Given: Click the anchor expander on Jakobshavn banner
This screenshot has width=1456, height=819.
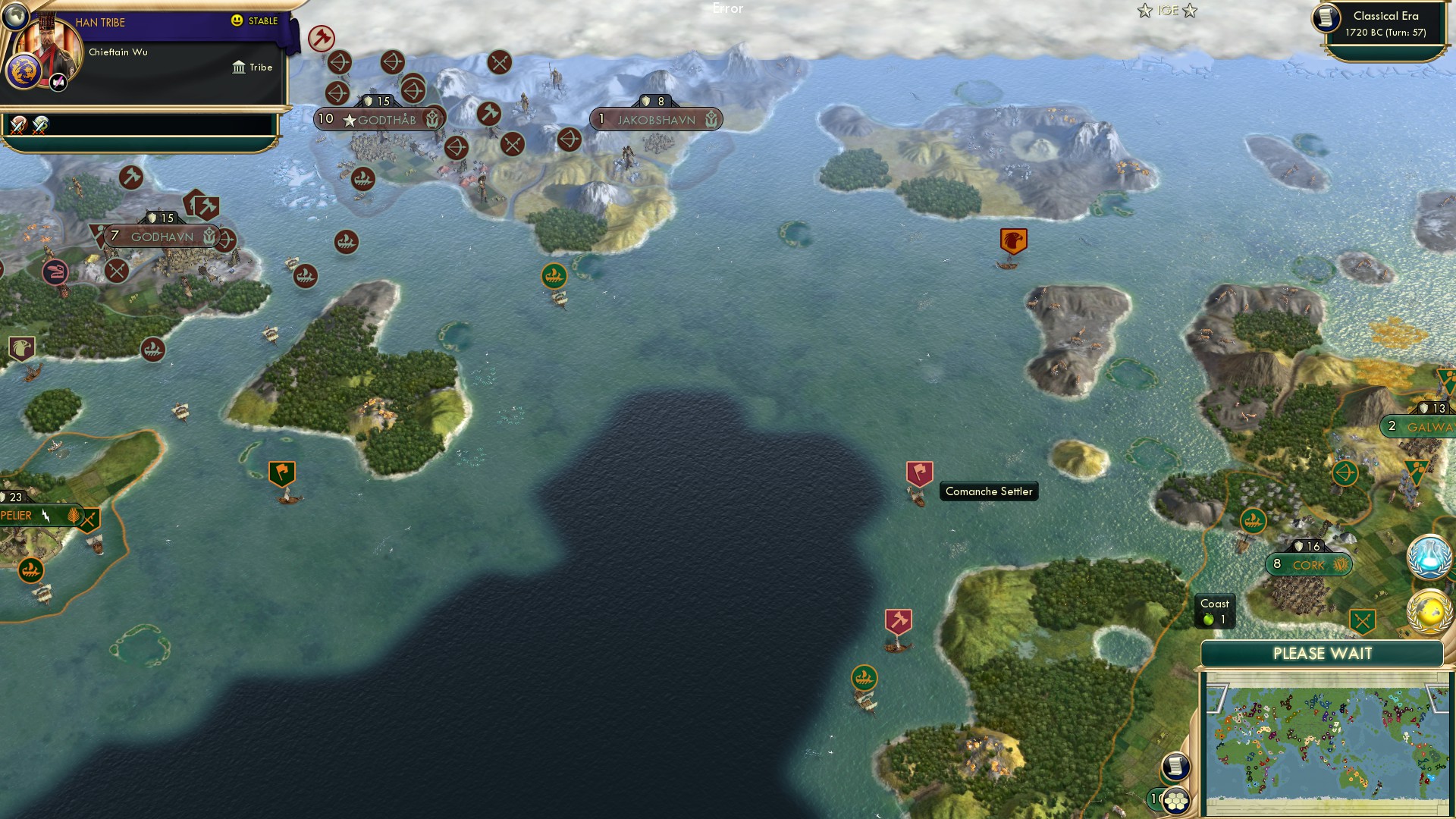Looking at the screenshot, I should (x=710, y=119).
